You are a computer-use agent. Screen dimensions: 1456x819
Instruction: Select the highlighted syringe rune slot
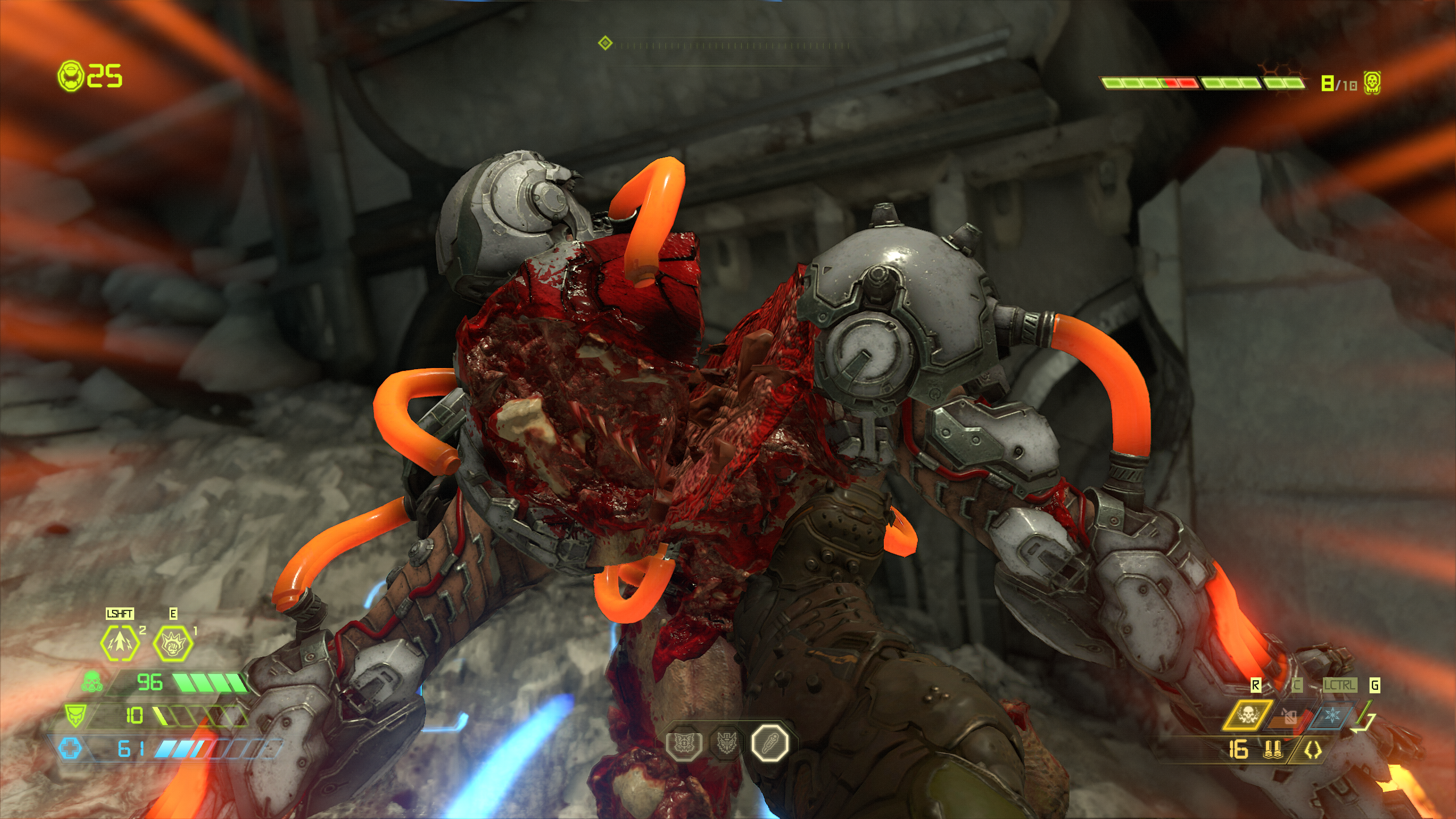click(x=770, y=743)
